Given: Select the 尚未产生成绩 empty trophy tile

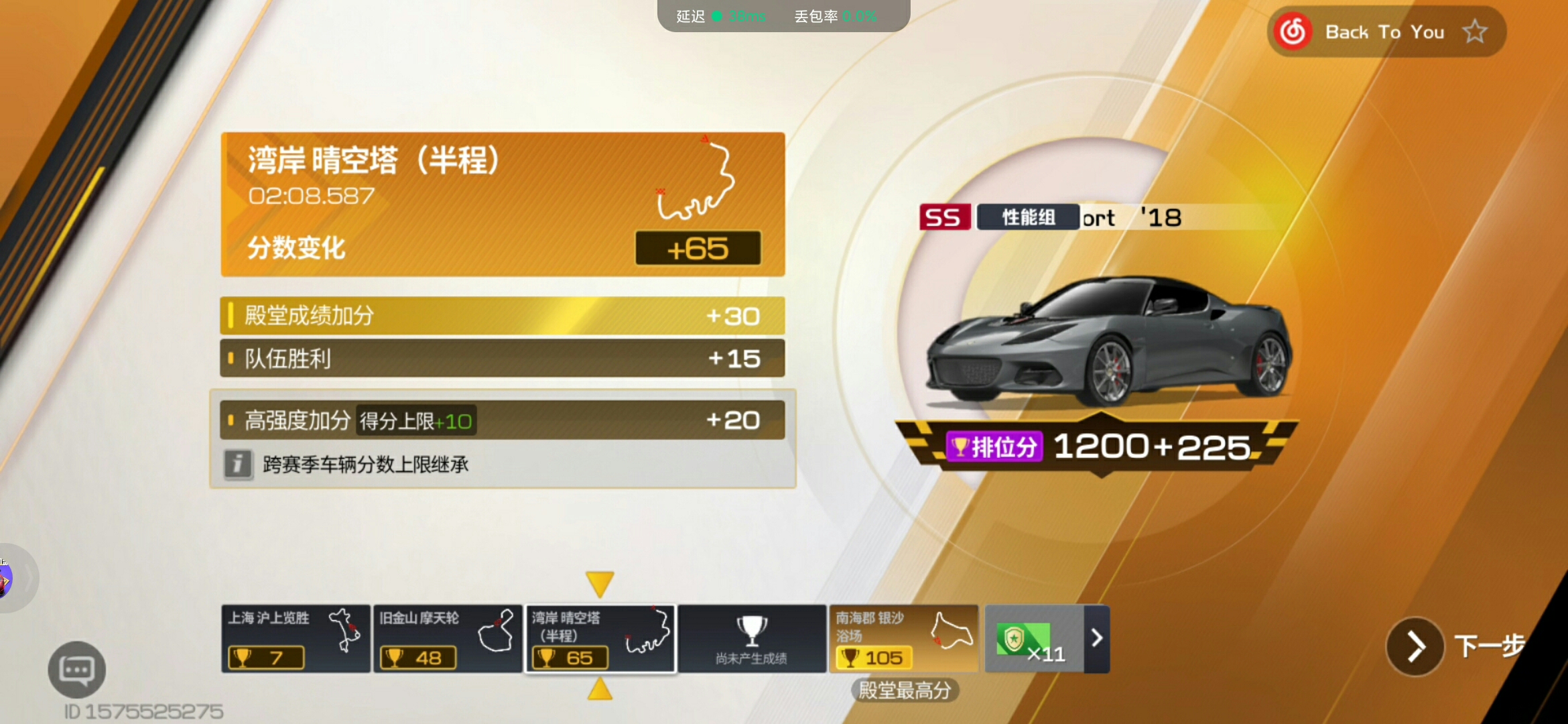Looking at the screenshot, I should point(752,639).
